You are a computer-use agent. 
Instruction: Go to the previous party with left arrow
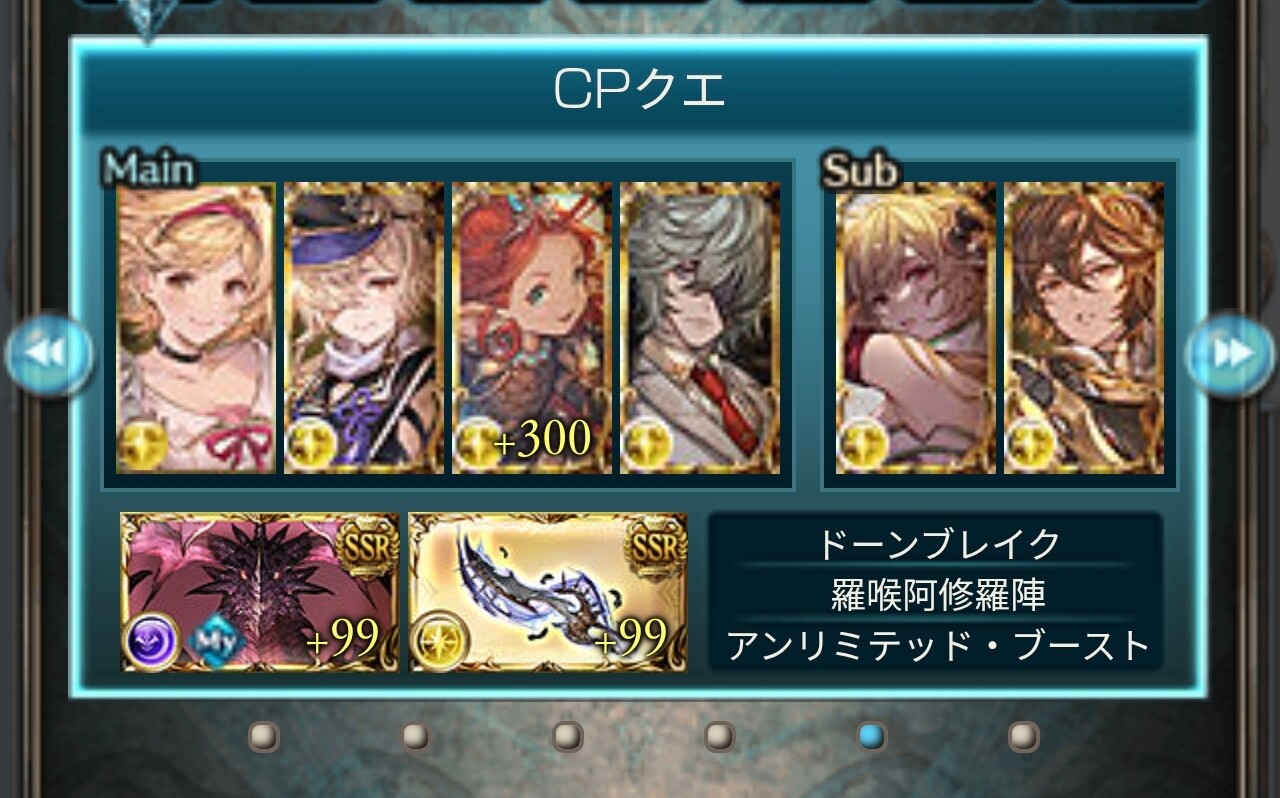(48, 354)
